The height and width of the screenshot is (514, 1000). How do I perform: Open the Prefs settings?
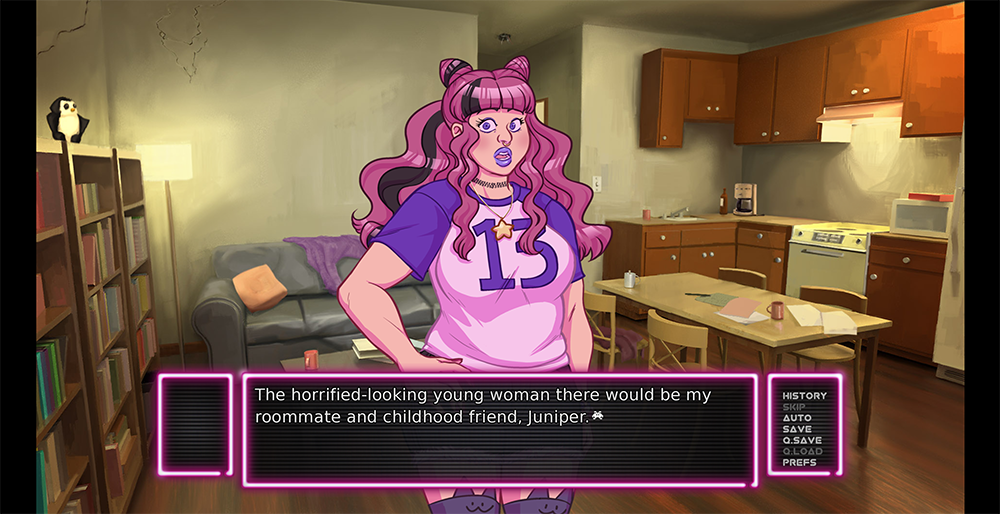799,462
